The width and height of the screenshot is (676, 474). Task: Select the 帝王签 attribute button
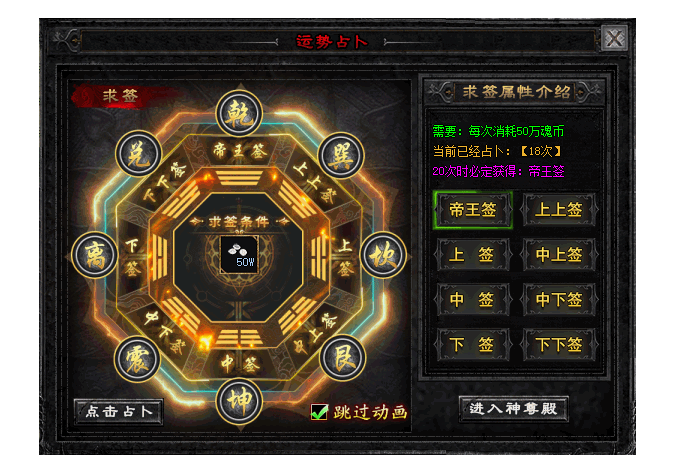coord(473,210)
